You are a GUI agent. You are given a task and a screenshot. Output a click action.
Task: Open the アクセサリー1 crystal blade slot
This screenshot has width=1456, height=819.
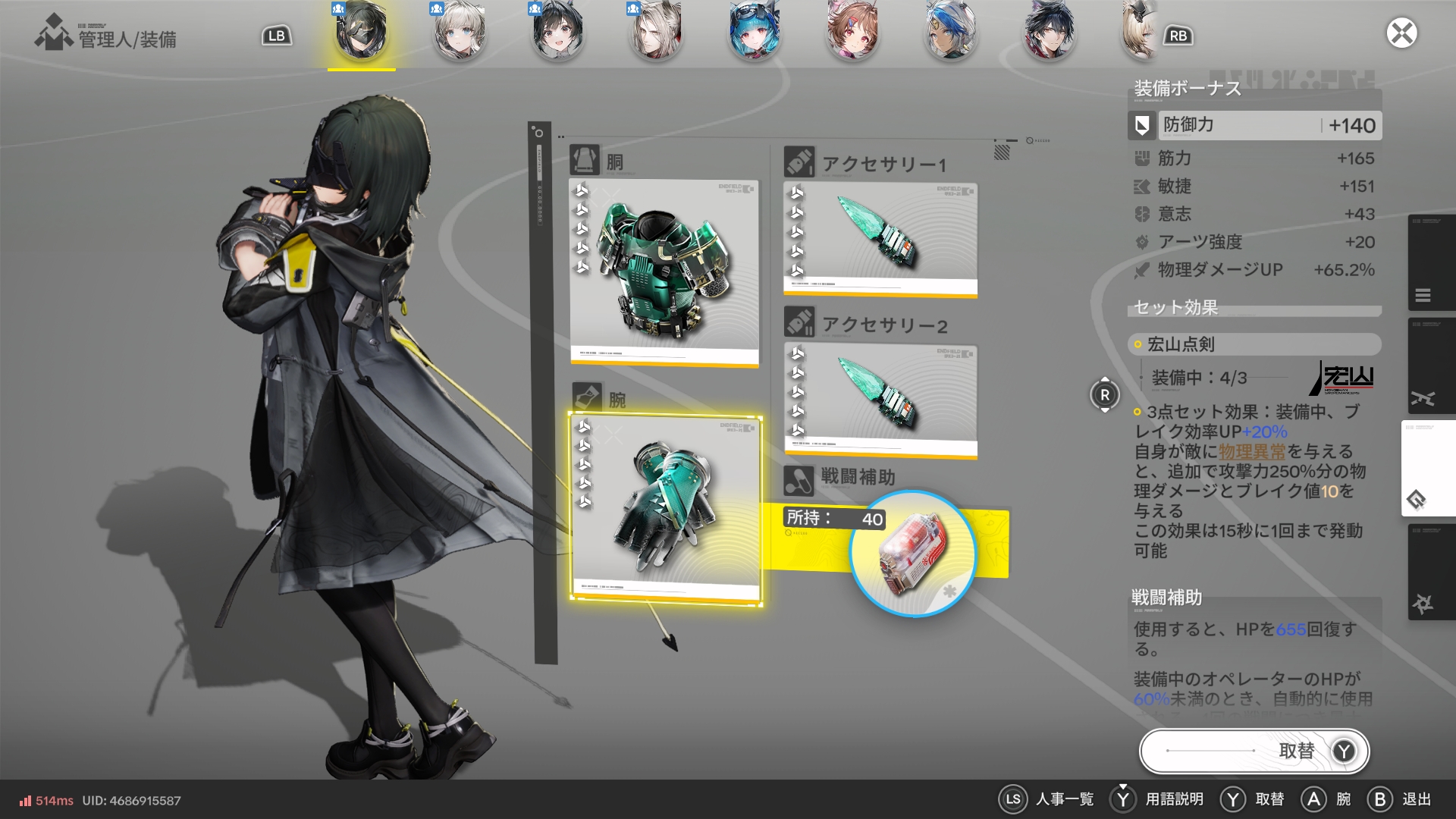coord(880,239)
